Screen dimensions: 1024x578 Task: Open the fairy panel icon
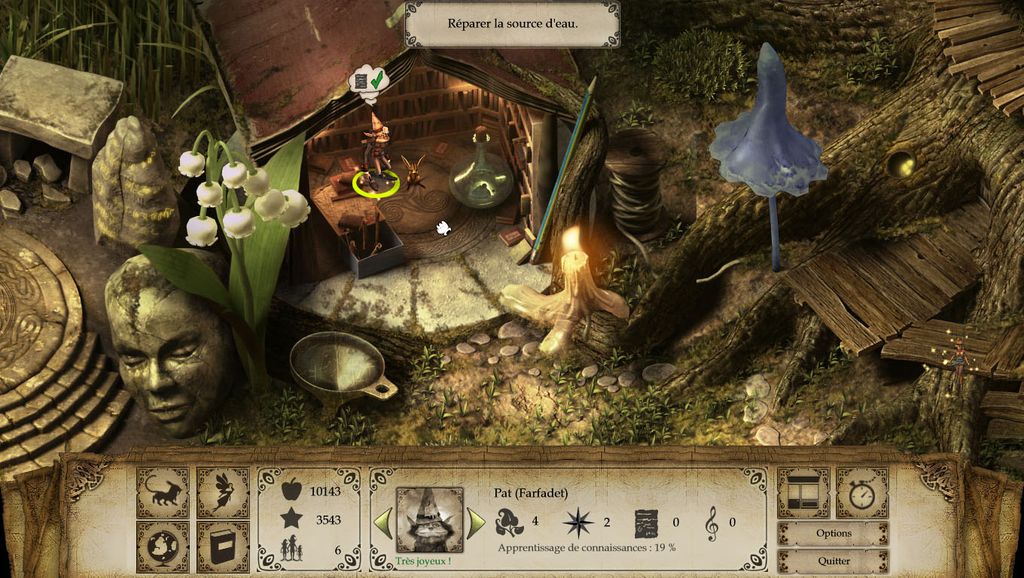(222, 492)
